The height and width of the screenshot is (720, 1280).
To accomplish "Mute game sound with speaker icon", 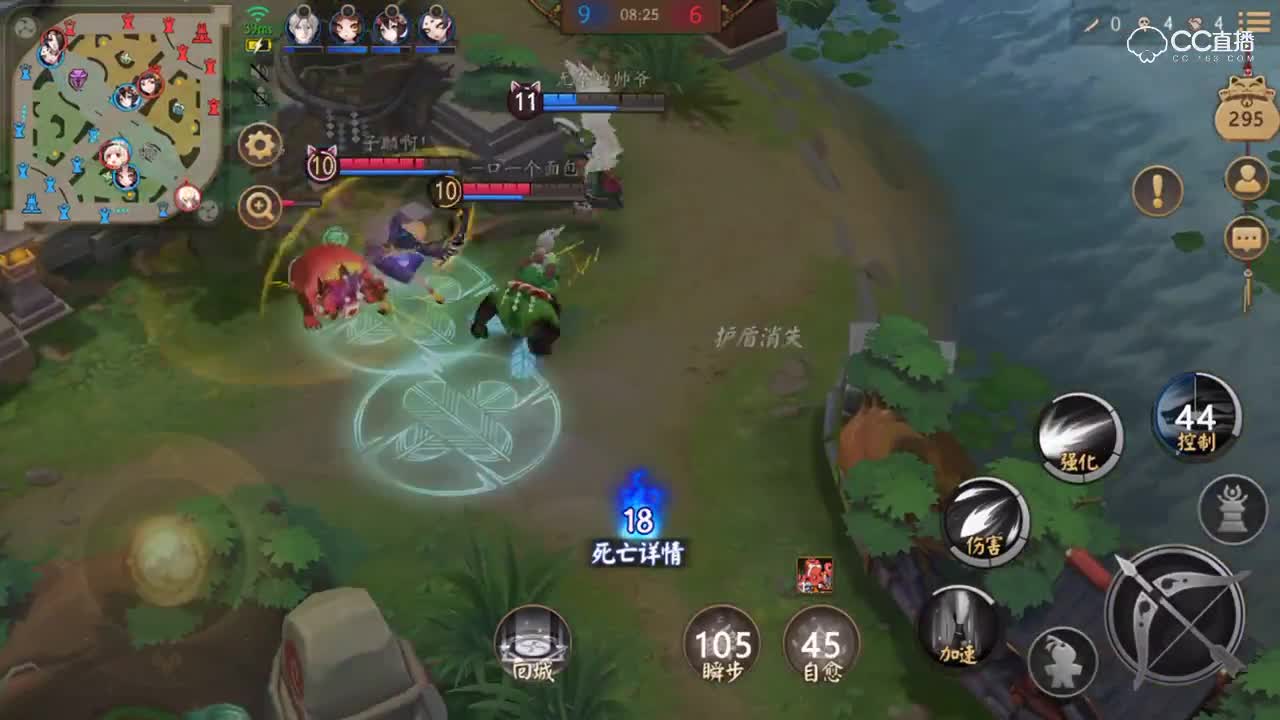I will [259, 72].
